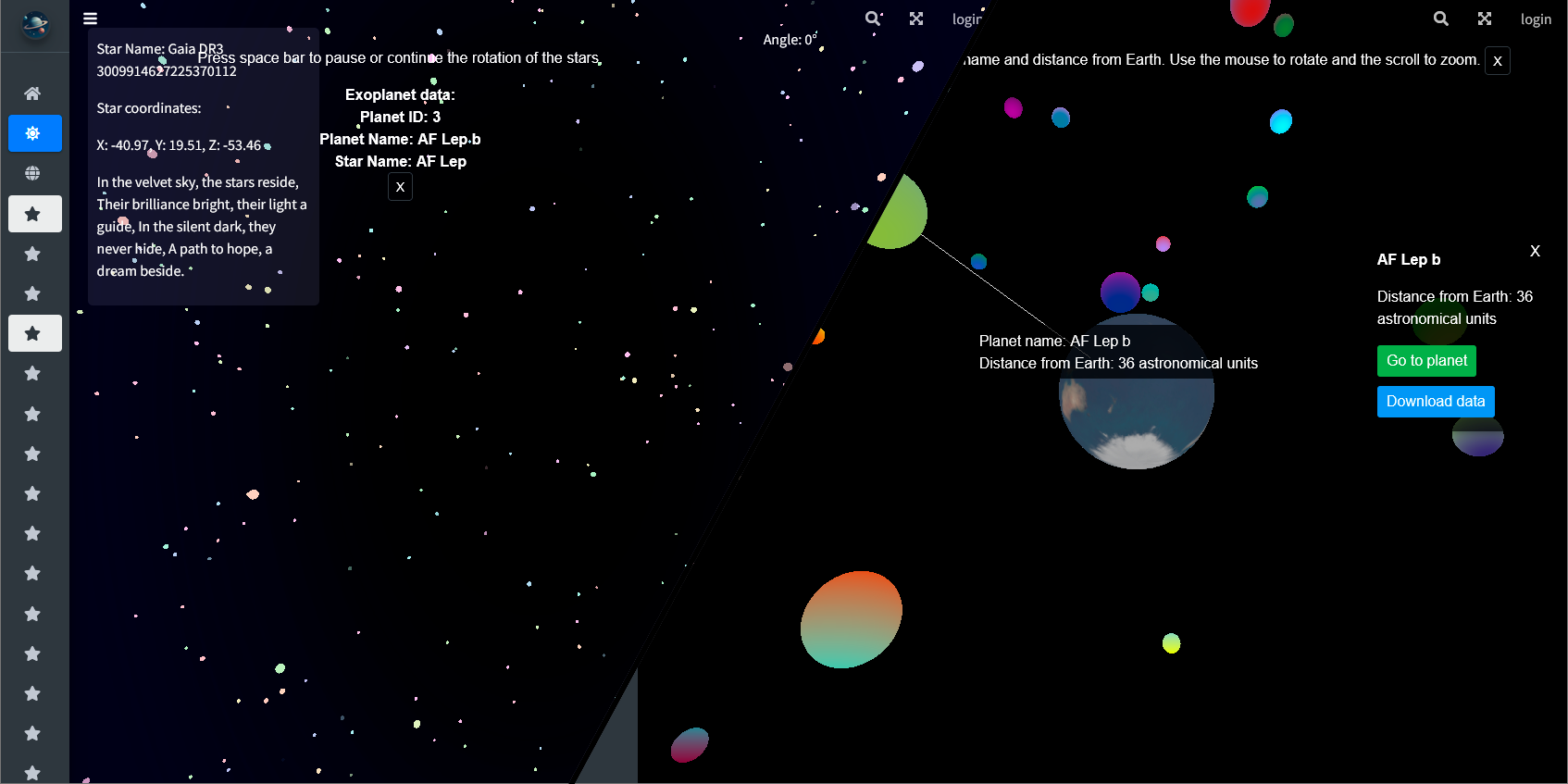This screenshot has width=1568, height=784.
Task: Open the login link in the left view
Action: tap(968, 19)
